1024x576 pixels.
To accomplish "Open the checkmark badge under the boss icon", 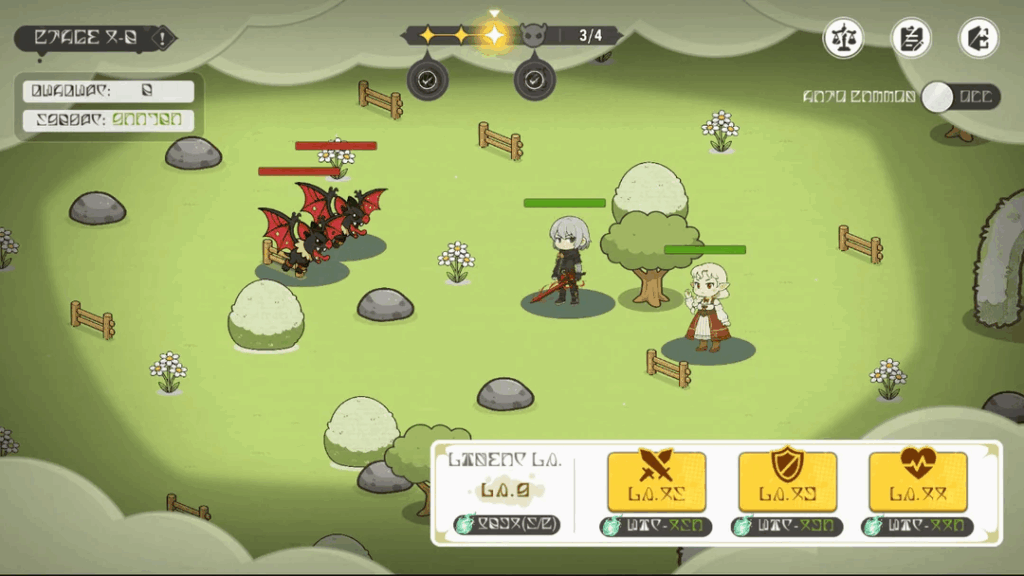I will point(534,79).
